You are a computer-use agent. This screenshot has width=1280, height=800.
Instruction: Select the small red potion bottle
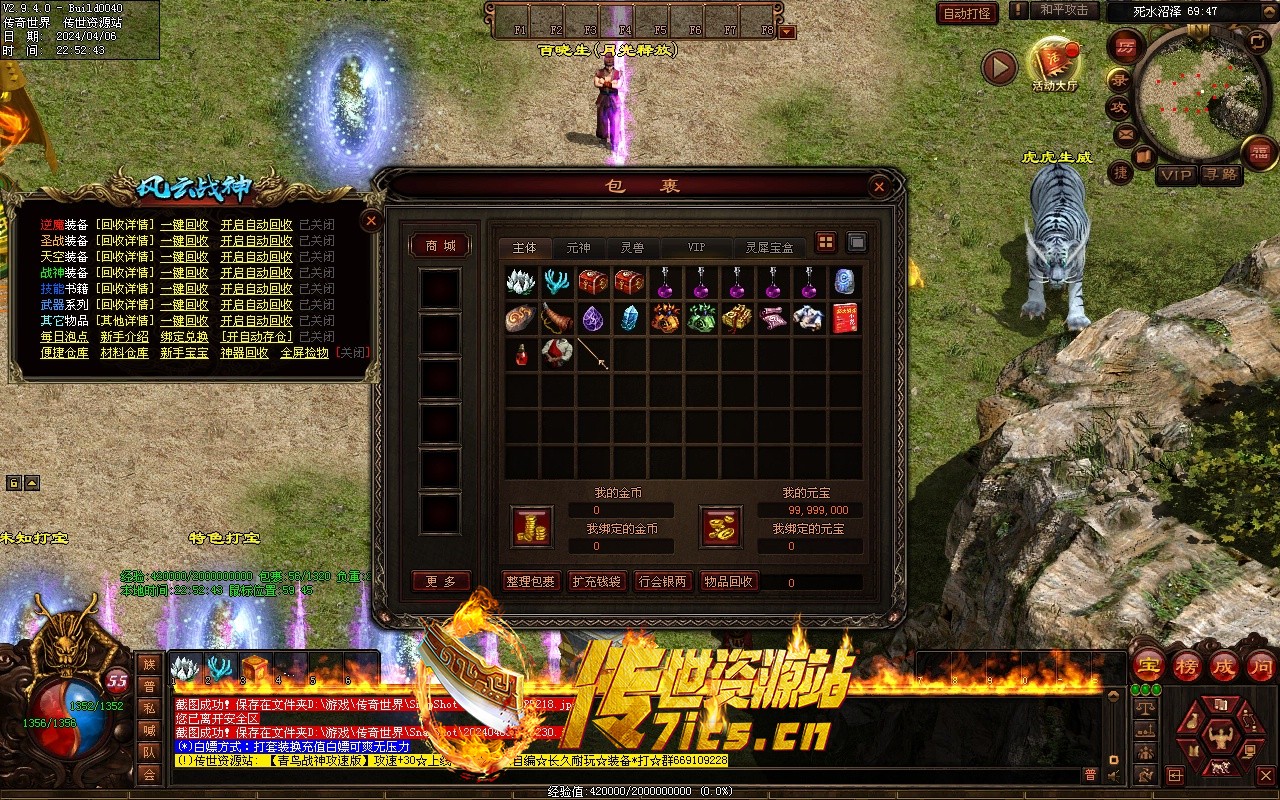pos(521,354)
